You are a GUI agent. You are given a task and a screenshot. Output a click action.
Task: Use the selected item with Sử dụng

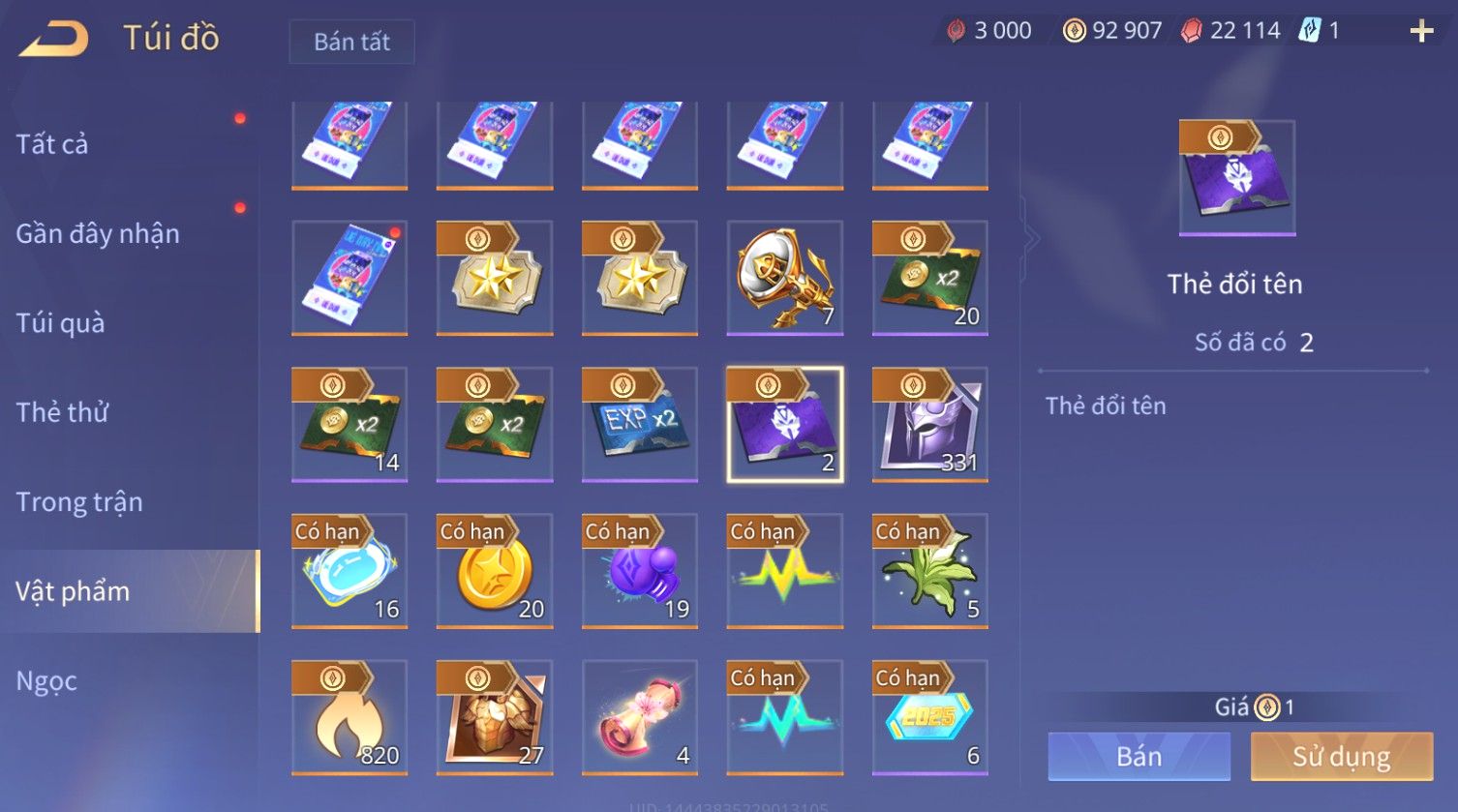1341,756
